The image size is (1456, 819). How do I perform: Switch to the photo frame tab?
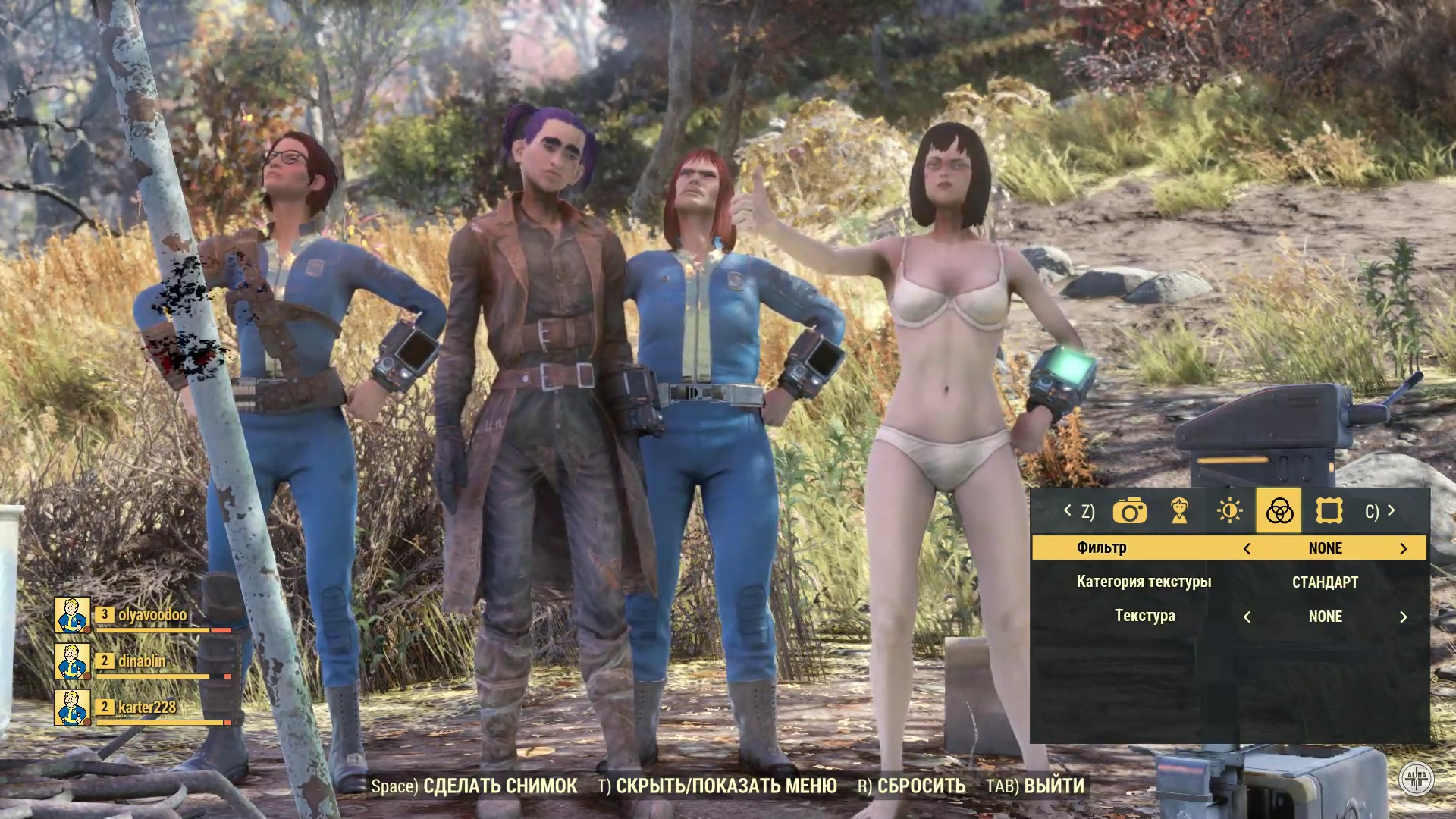[x=1329, y=512]
